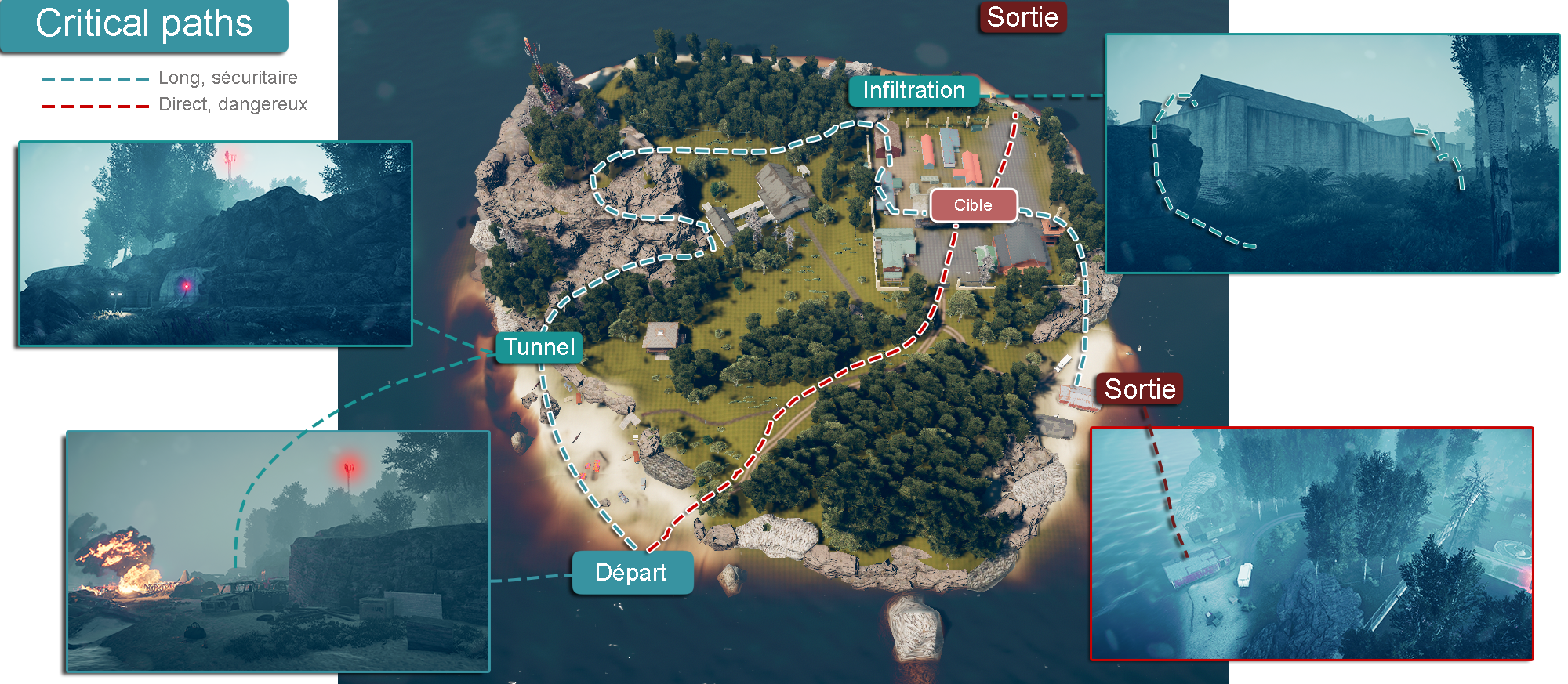This screenshot has height=684, width=1568.
Task: View the tunnel entrance screenshot thumbnail
Action: tap(215, 243)
